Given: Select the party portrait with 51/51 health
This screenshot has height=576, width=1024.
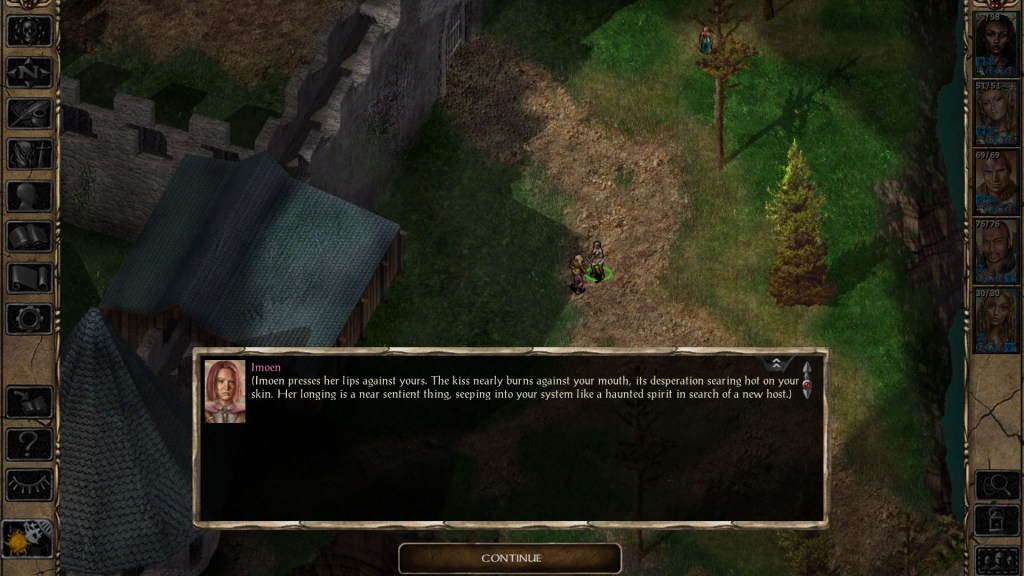Looking at the screenshot, I should (x=997, y=110).
